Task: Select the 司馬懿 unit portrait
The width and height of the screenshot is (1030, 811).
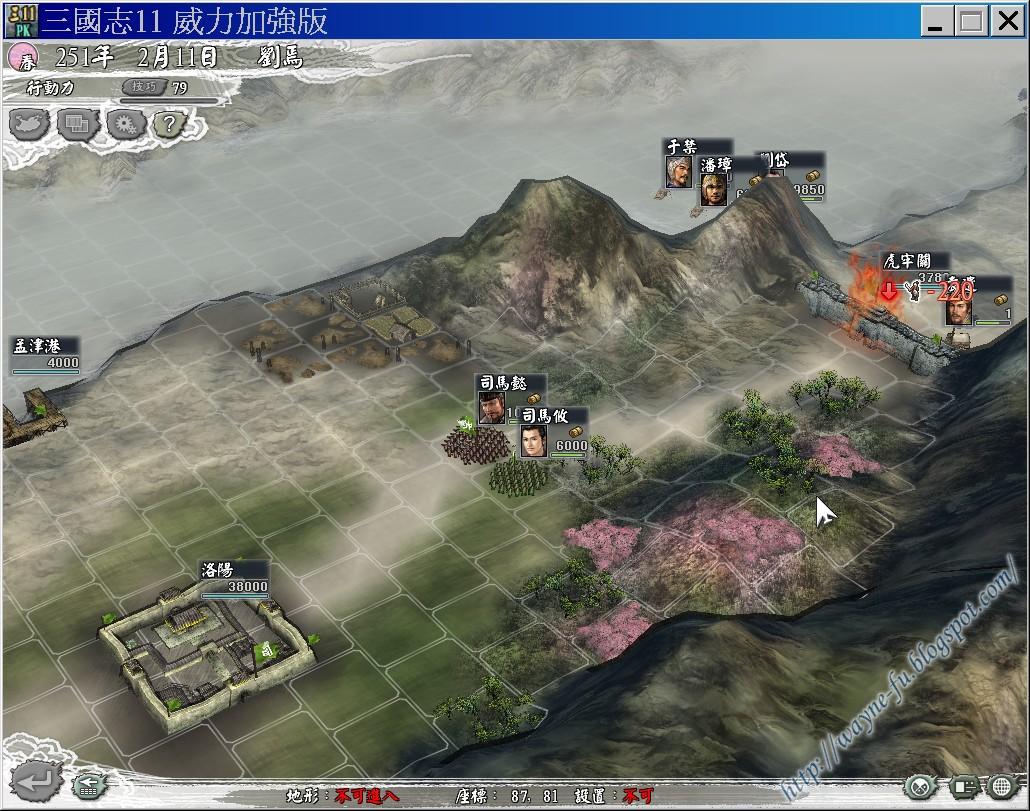Action: click(x=492, y=407)
